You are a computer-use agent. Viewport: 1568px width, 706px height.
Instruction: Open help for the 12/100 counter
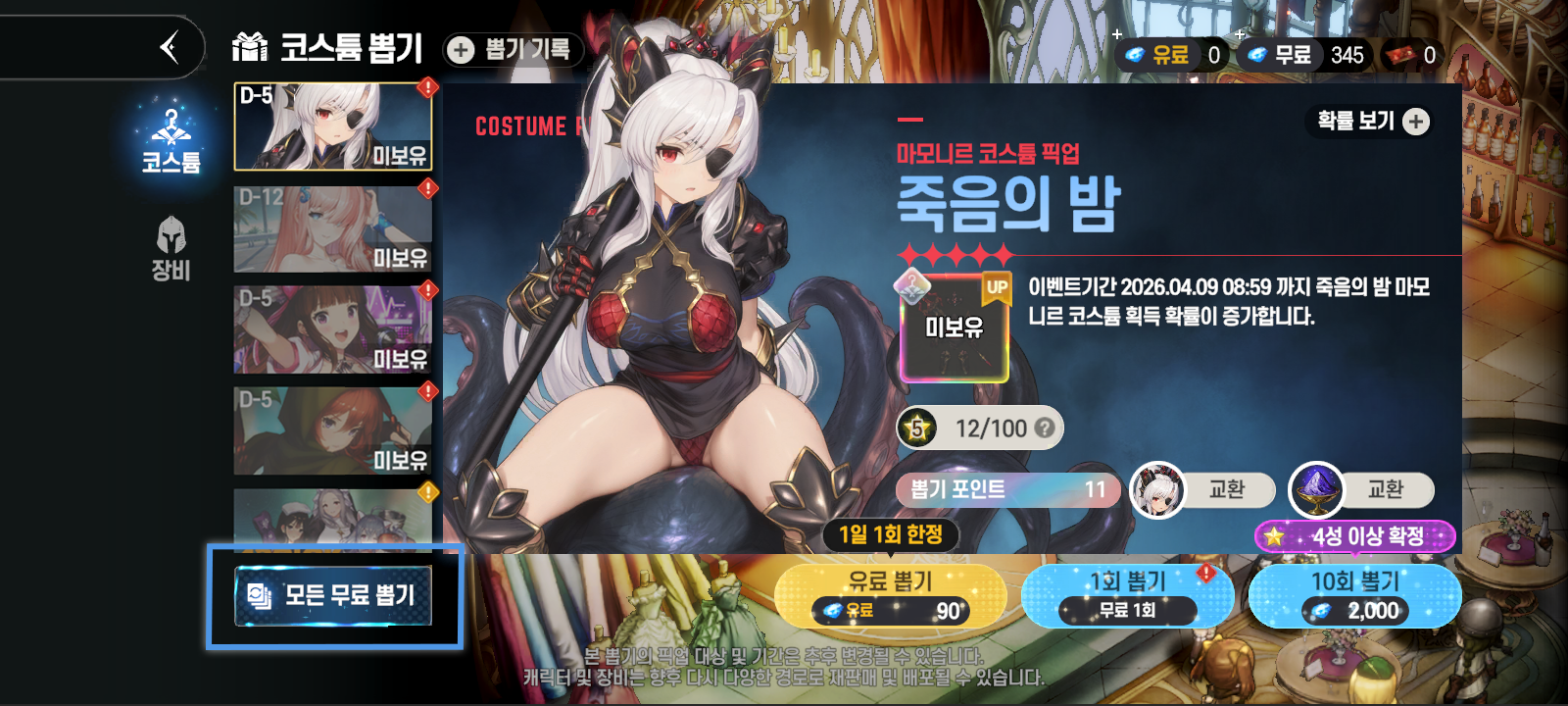coord(1045,429)
